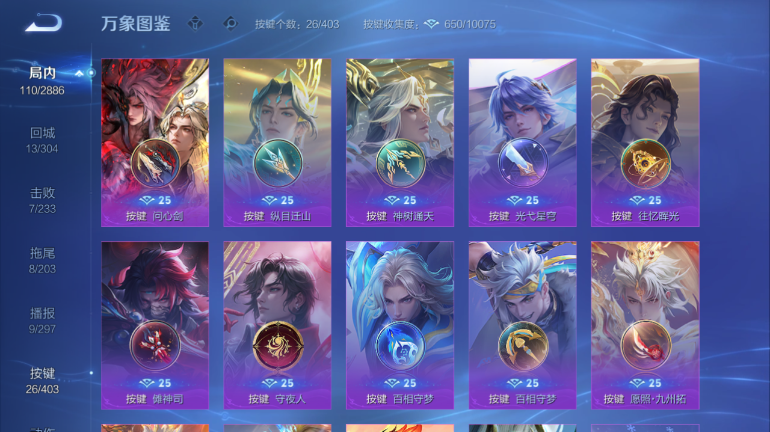
Task: Switch to the 播报 tab
Action: click(42, 320)
